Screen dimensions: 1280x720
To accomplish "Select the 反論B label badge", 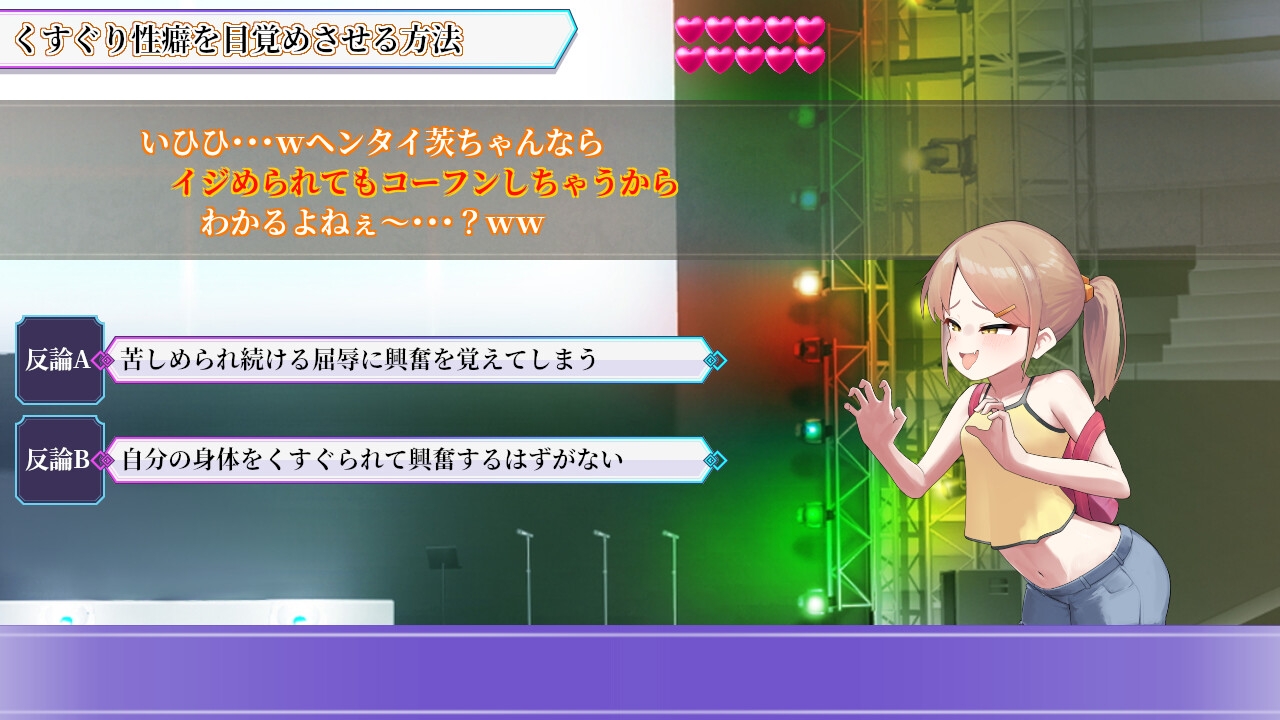I will pyautogui.click(x=58, y=460).
